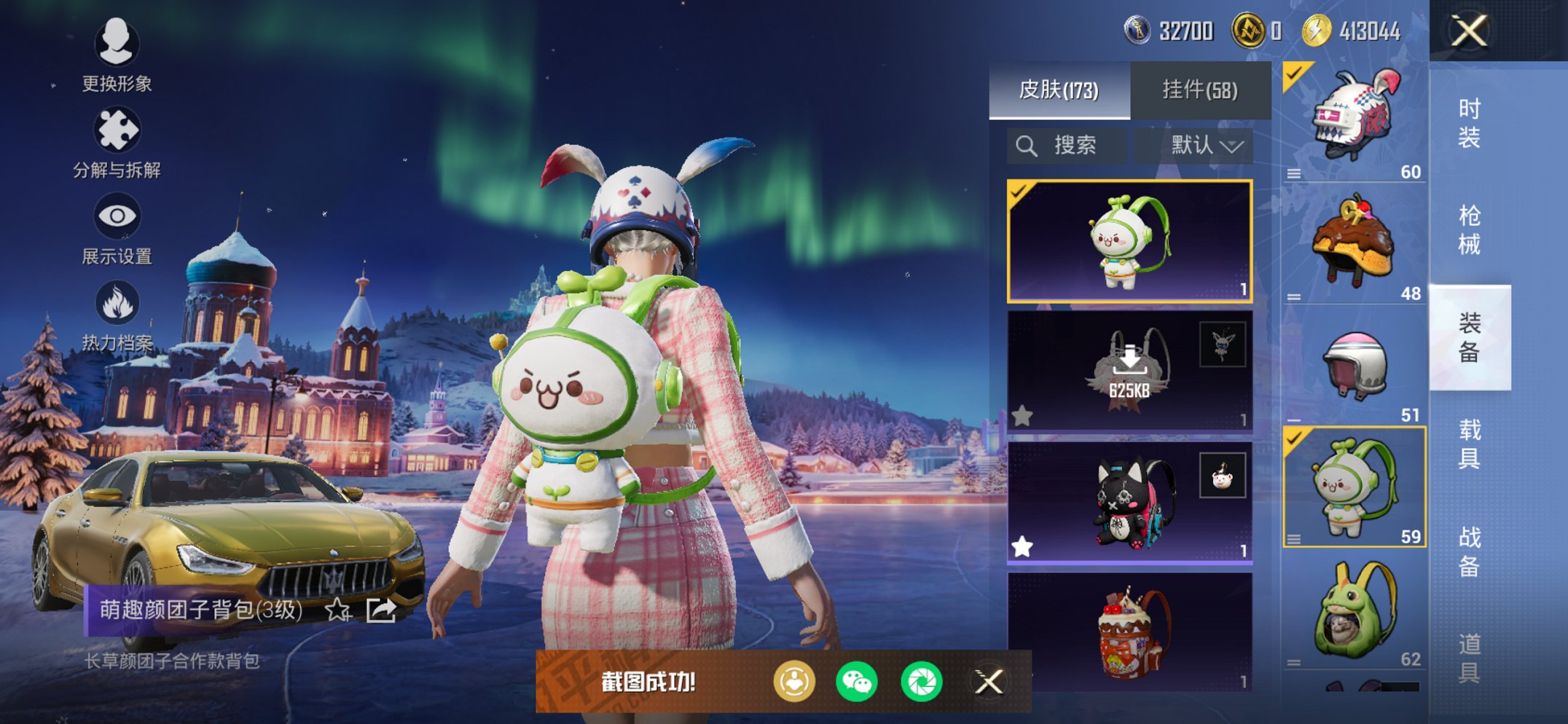Select the green frog backpack slot
Screen dimensions: 1568x724
(1354, 610)
